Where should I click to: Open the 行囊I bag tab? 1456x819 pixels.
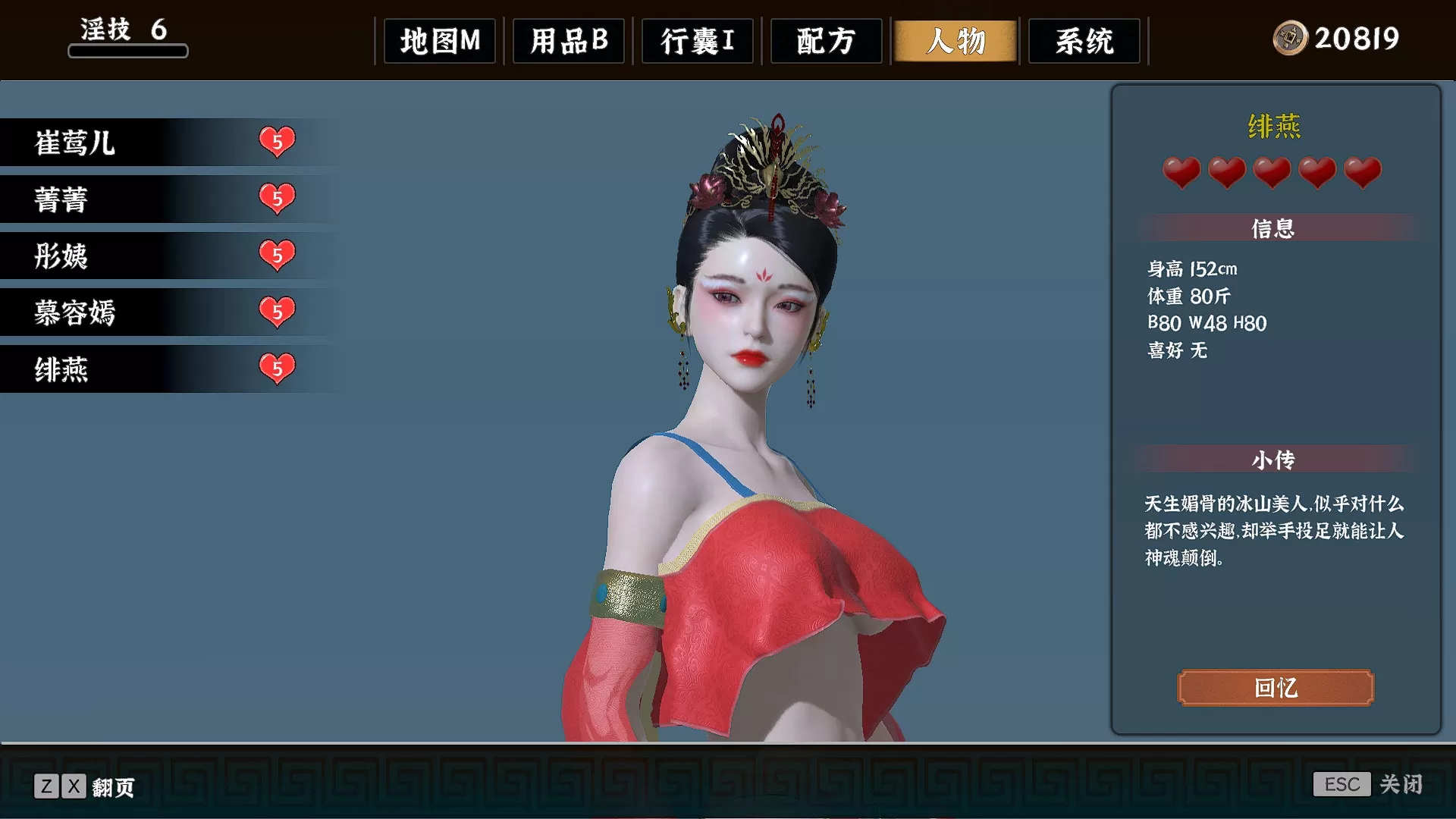[x=698, y=41]
